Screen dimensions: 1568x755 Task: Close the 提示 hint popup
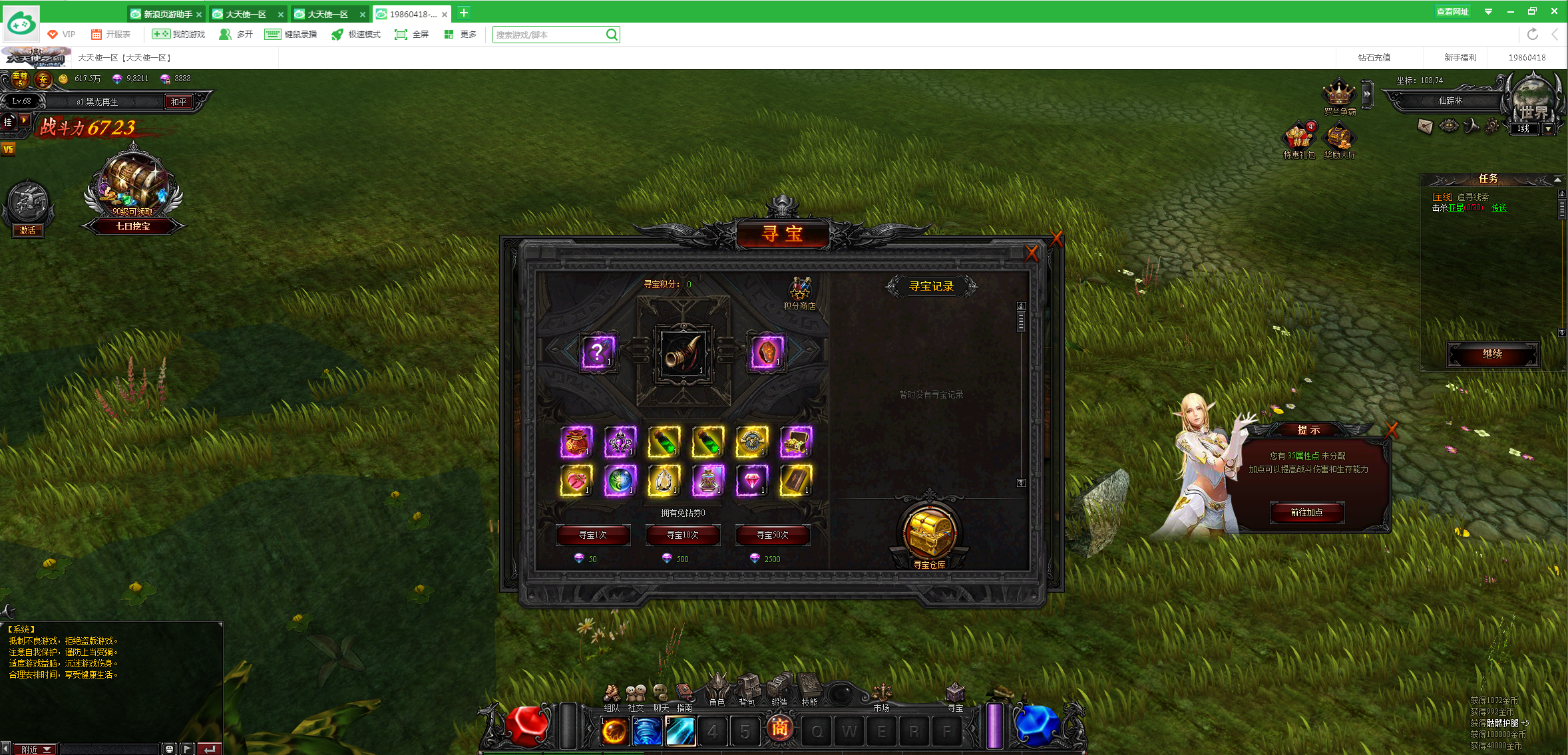pos(1391,430)
